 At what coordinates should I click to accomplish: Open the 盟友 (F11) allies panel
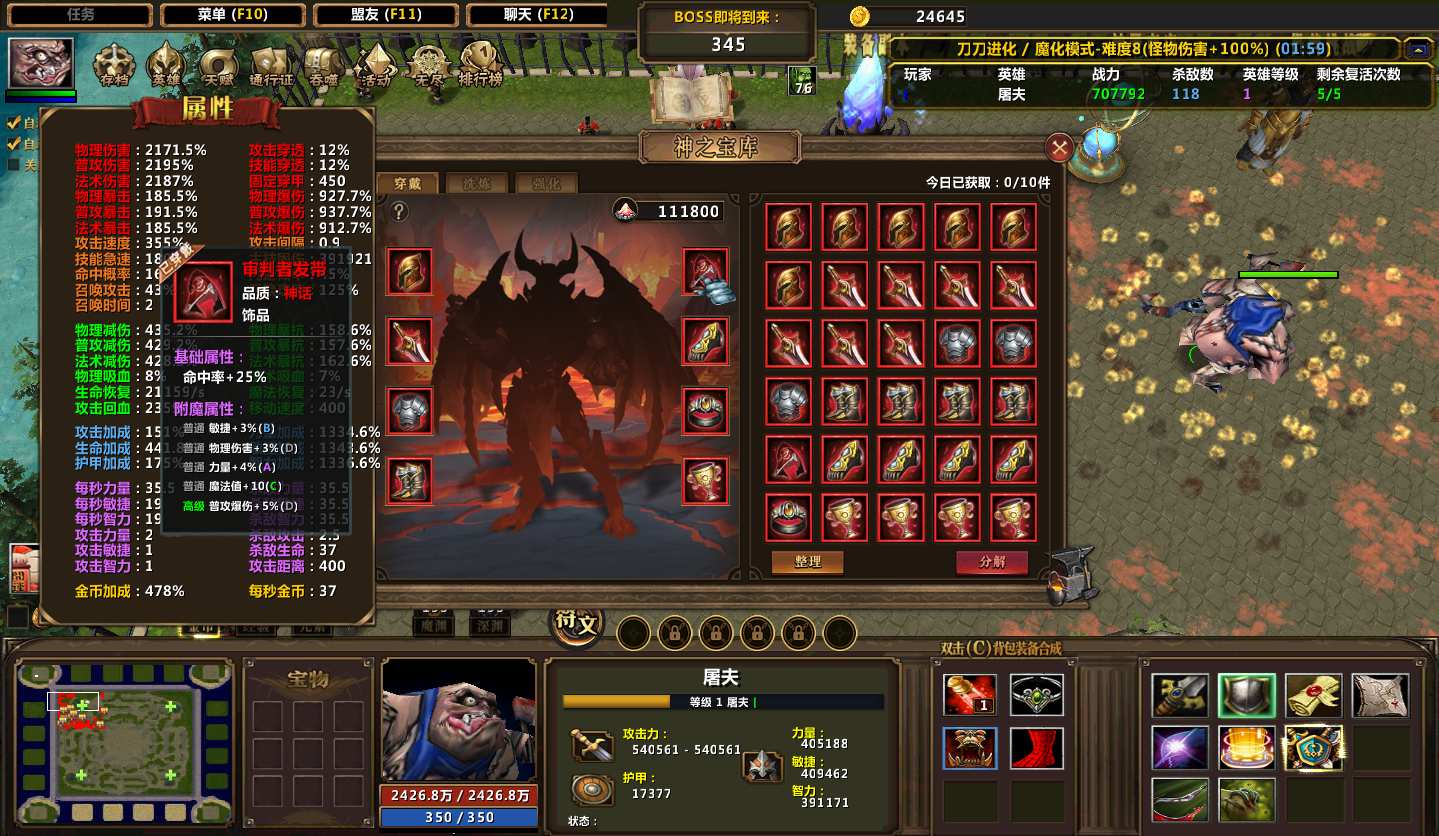click(387, 15)
